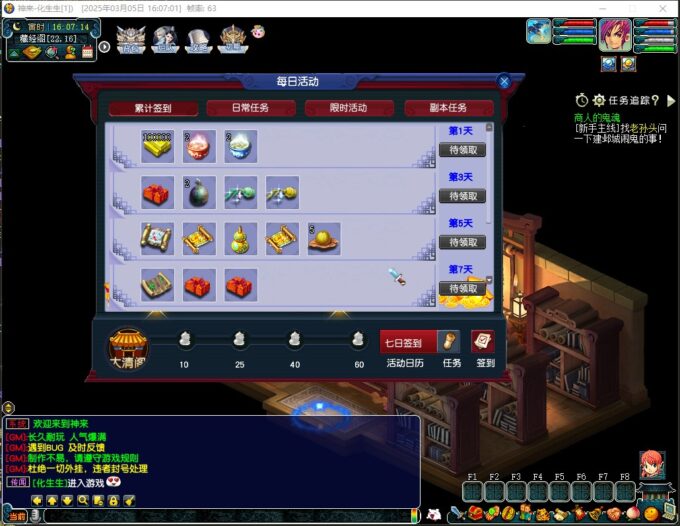This screenshot has width=680, height=526.
Task: Select the 副本任务 tab
Action: [448, 108]
